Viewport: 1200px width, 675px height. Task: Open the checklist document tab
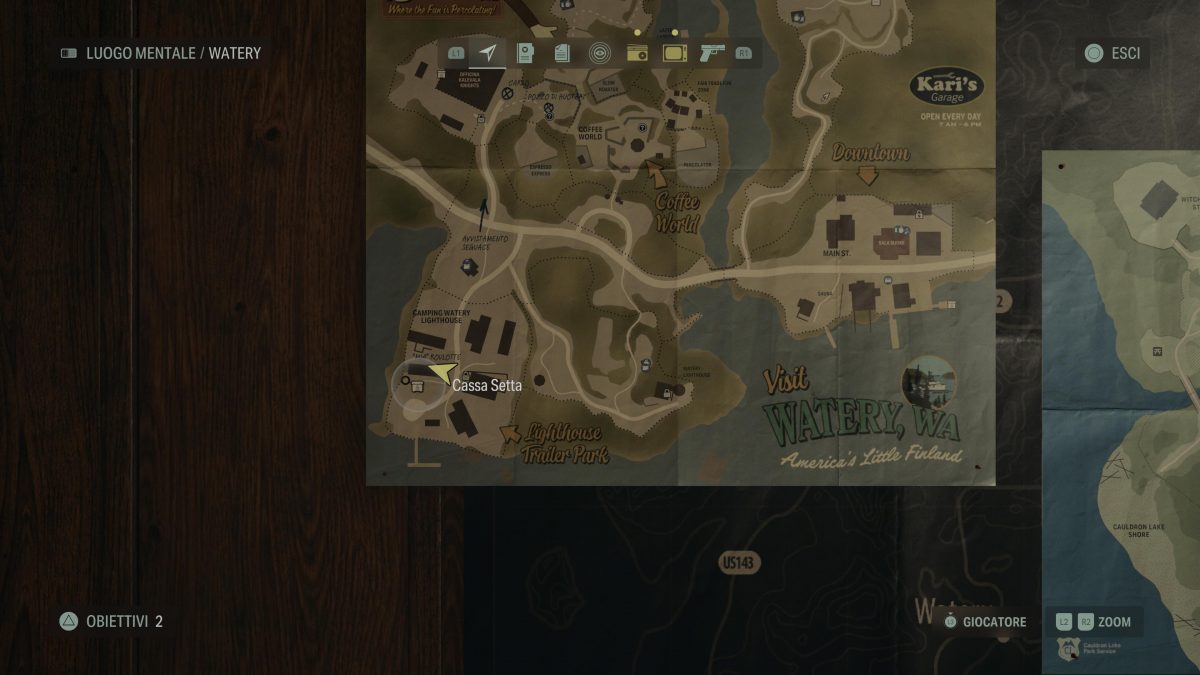(x=562, y=53)
